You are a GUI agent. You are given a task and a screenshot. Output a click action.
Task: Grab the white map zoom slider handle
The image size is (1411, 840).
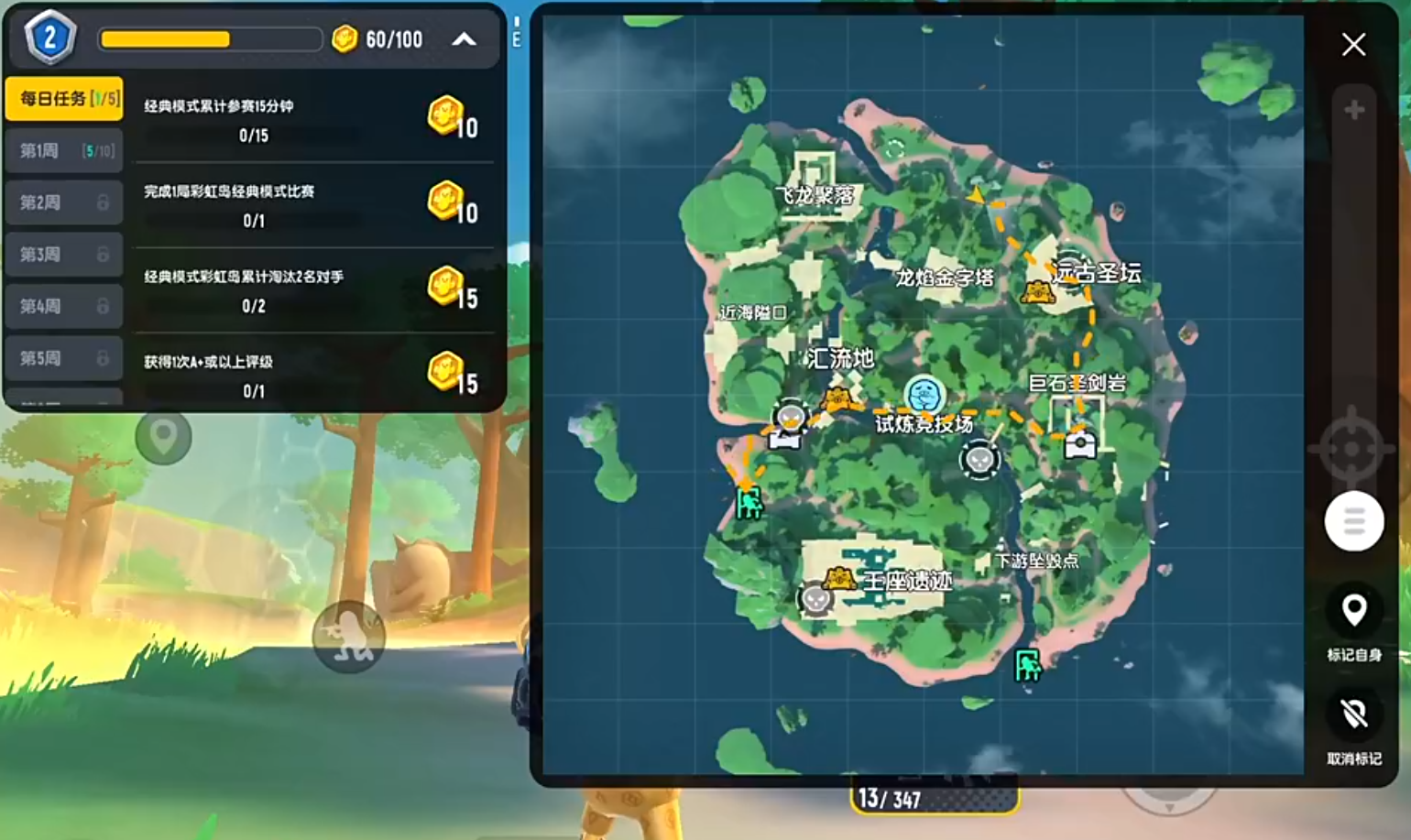coord(1353,521)
